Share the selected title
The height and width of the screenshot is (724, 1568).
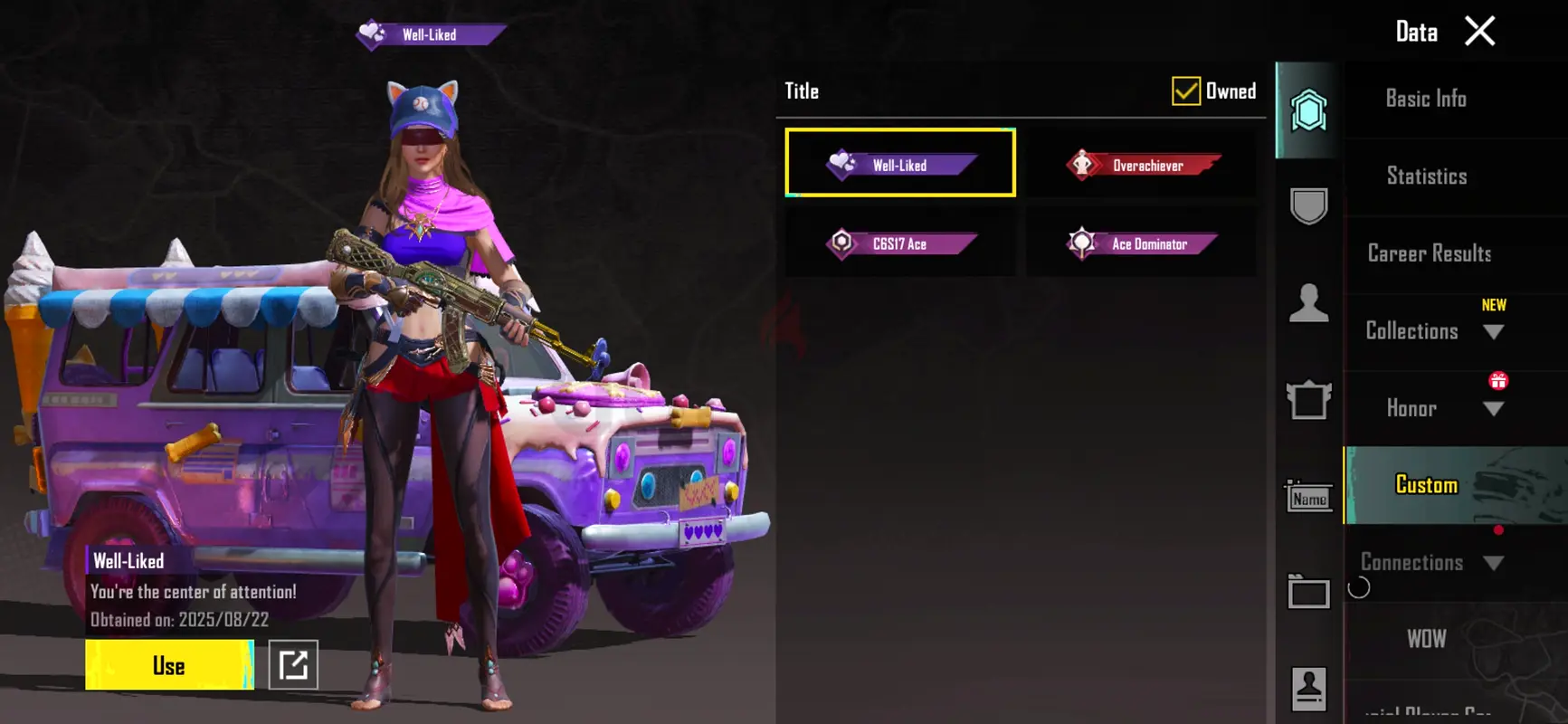click(293, 665)
